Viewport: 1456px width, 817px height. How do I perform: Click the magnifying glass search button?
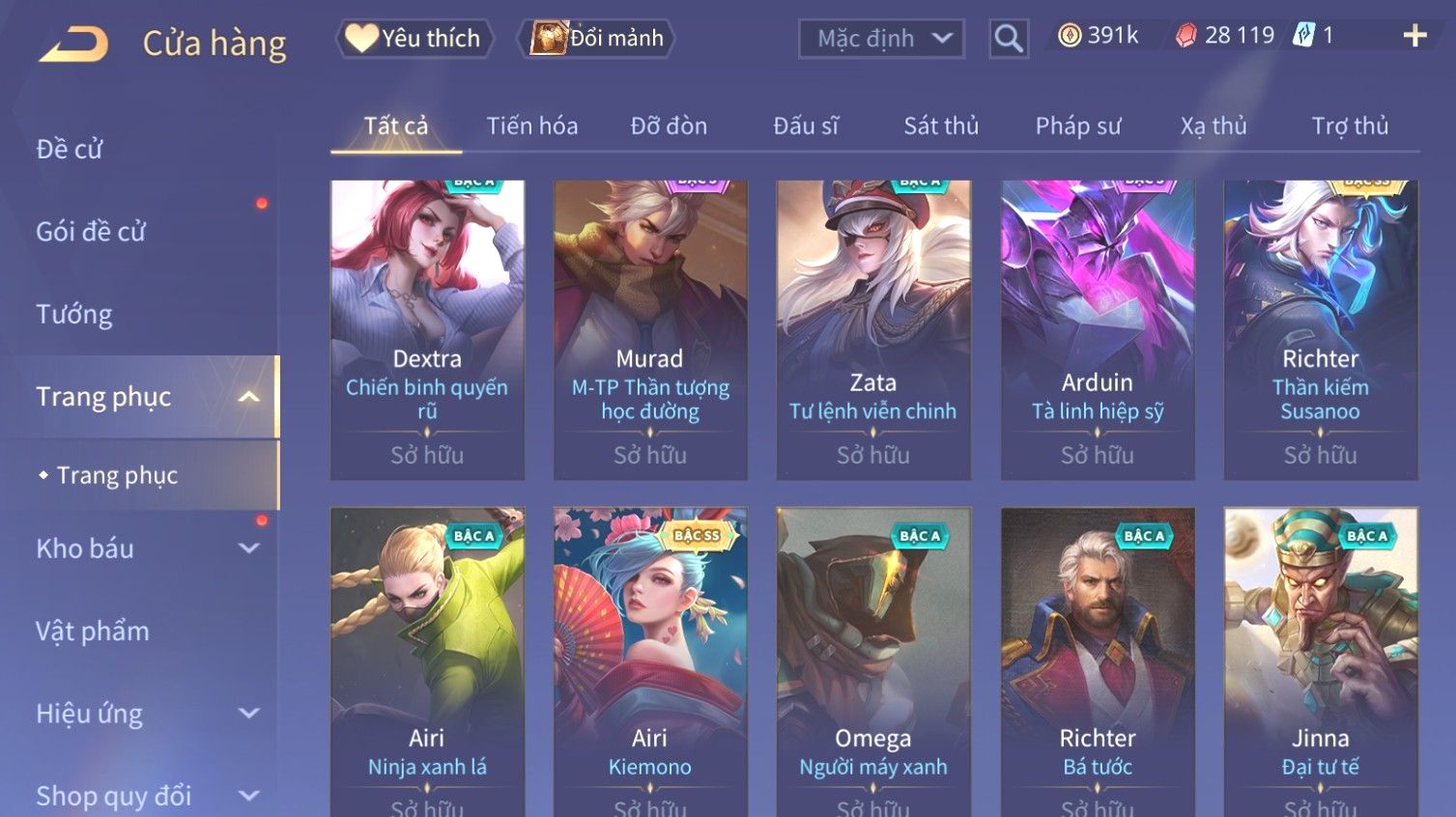tap(1008, 39)
